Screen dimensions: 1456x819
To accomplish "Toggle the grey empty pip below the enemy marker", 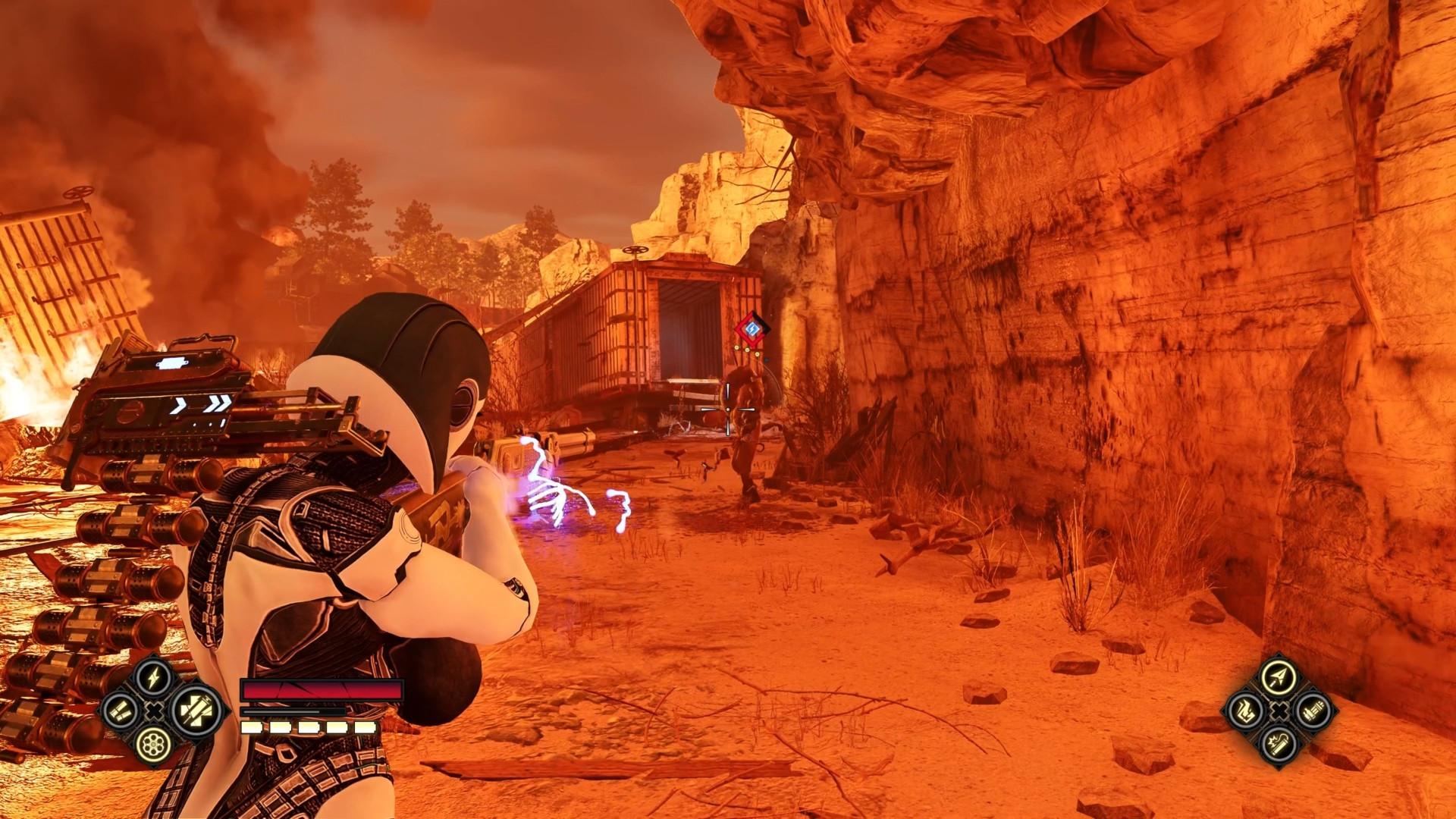I will coord(767,360).
